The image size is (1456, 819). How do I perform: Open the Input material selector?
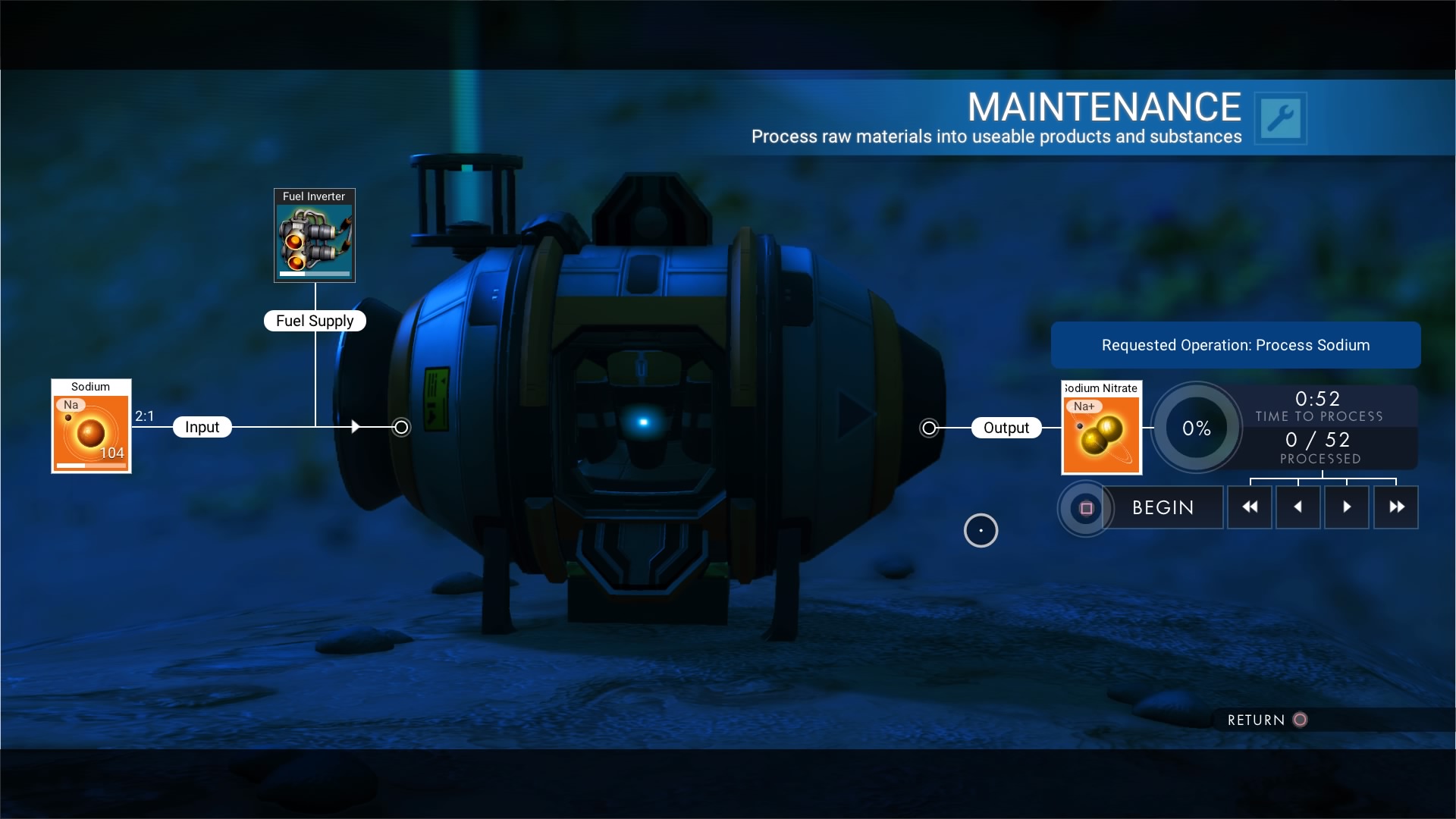pos(202,426)
